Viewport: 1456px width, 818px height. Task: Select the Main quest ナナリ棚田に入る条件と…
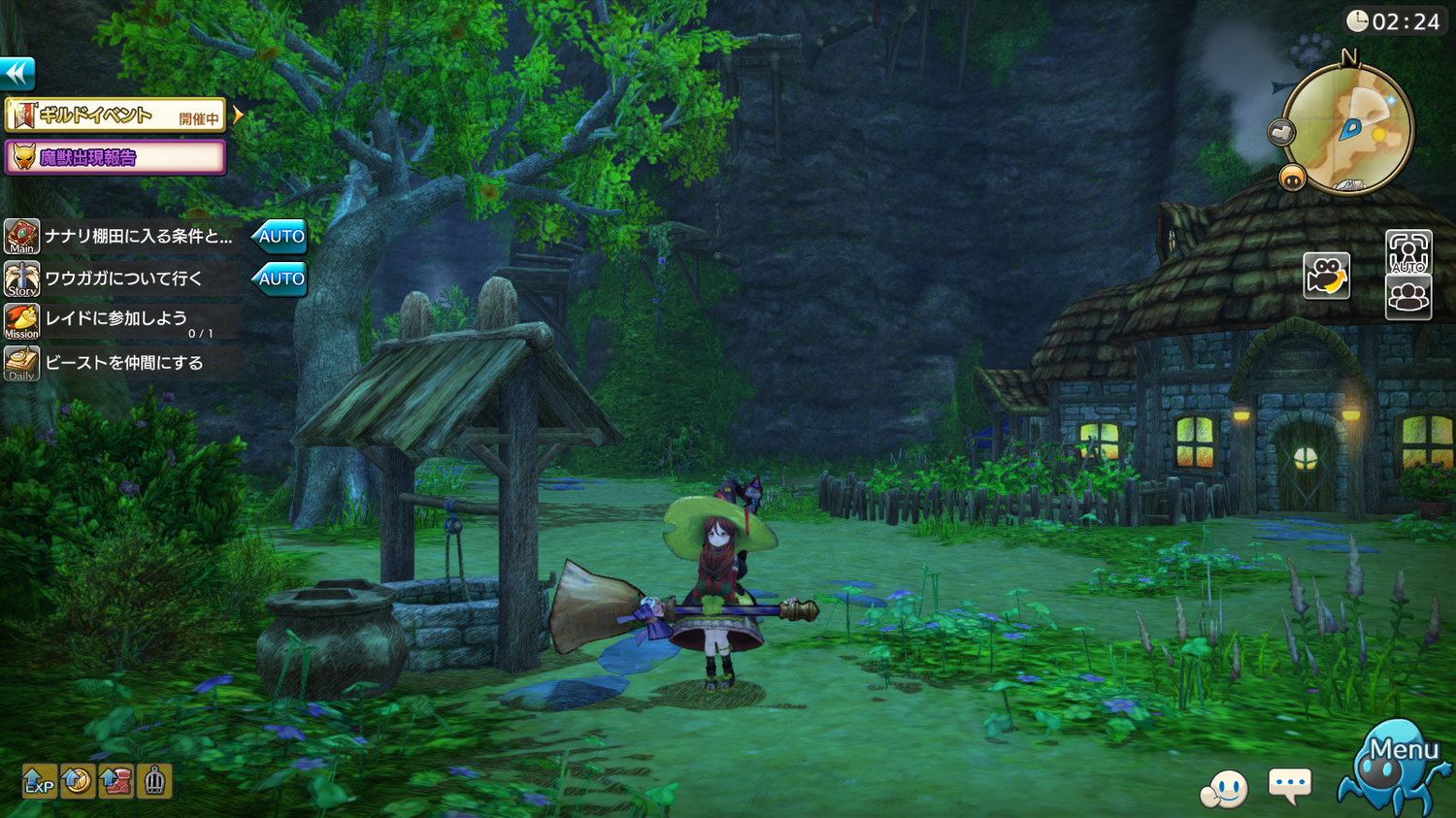138,236
